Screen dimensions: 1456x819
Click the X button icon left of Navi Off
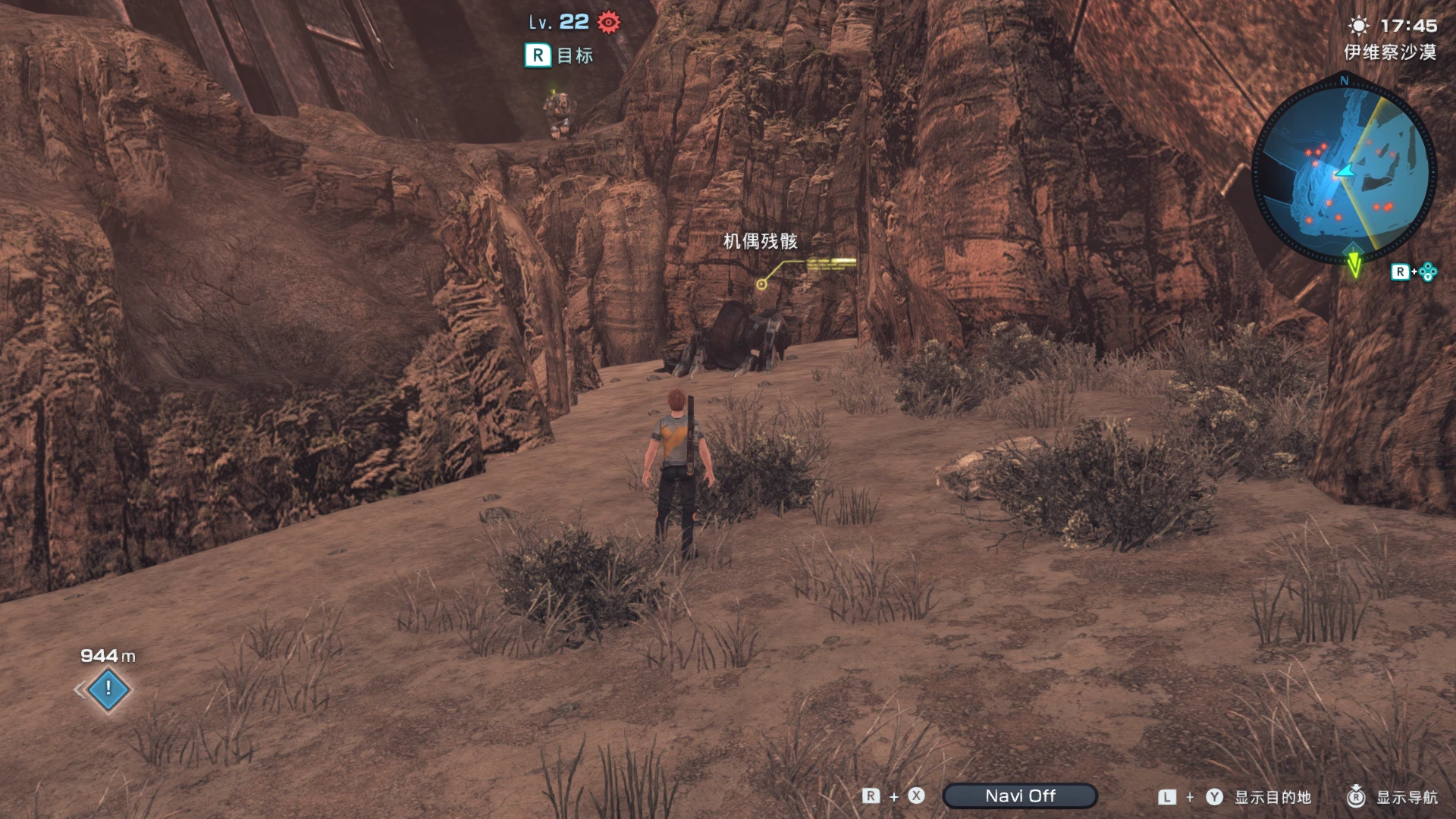[916, 796]
